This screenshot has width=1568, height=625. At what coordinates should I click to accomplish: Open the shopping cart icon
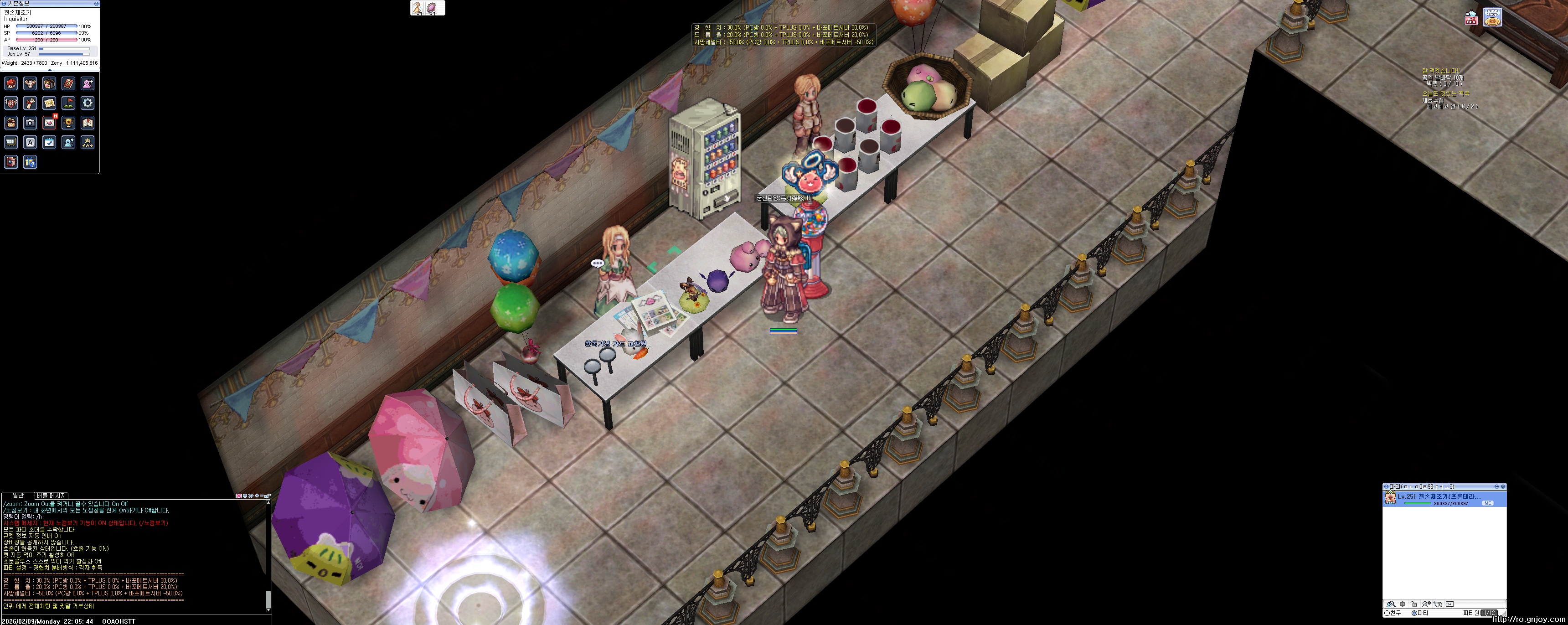click(10, 142)
